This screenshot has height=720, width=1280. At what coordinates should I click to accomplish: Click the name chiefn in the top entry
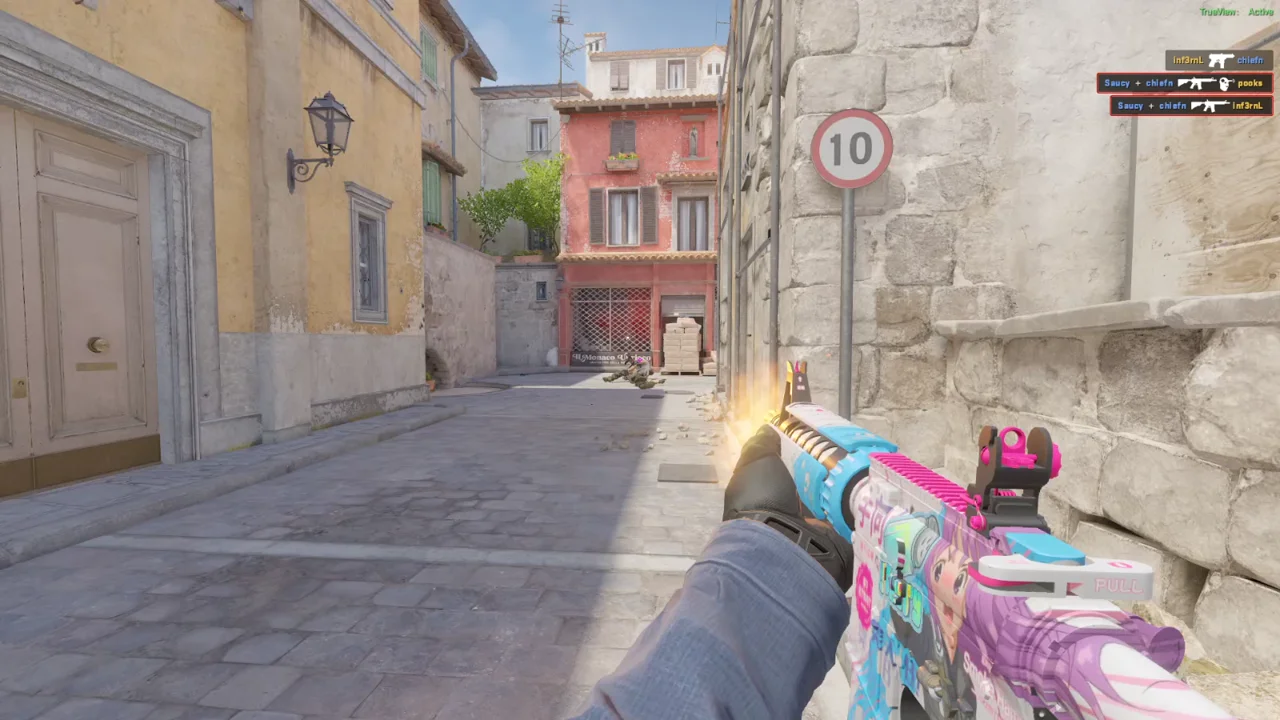[1250, 60]
